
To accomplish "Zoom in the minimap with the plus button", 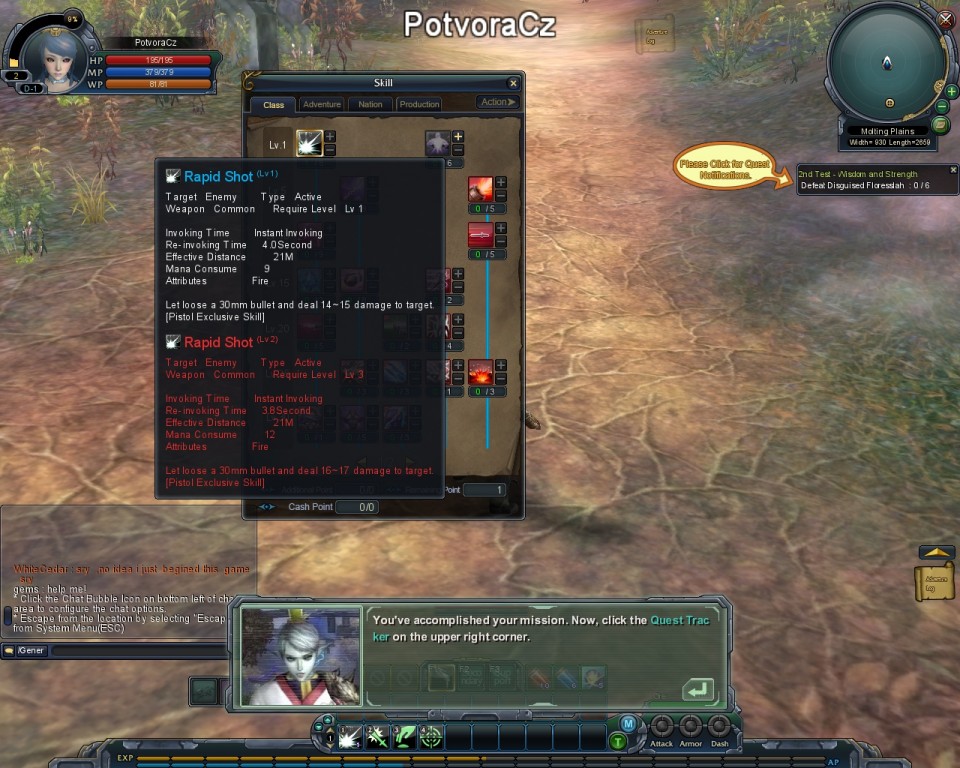I will click(x=951, y=92).
